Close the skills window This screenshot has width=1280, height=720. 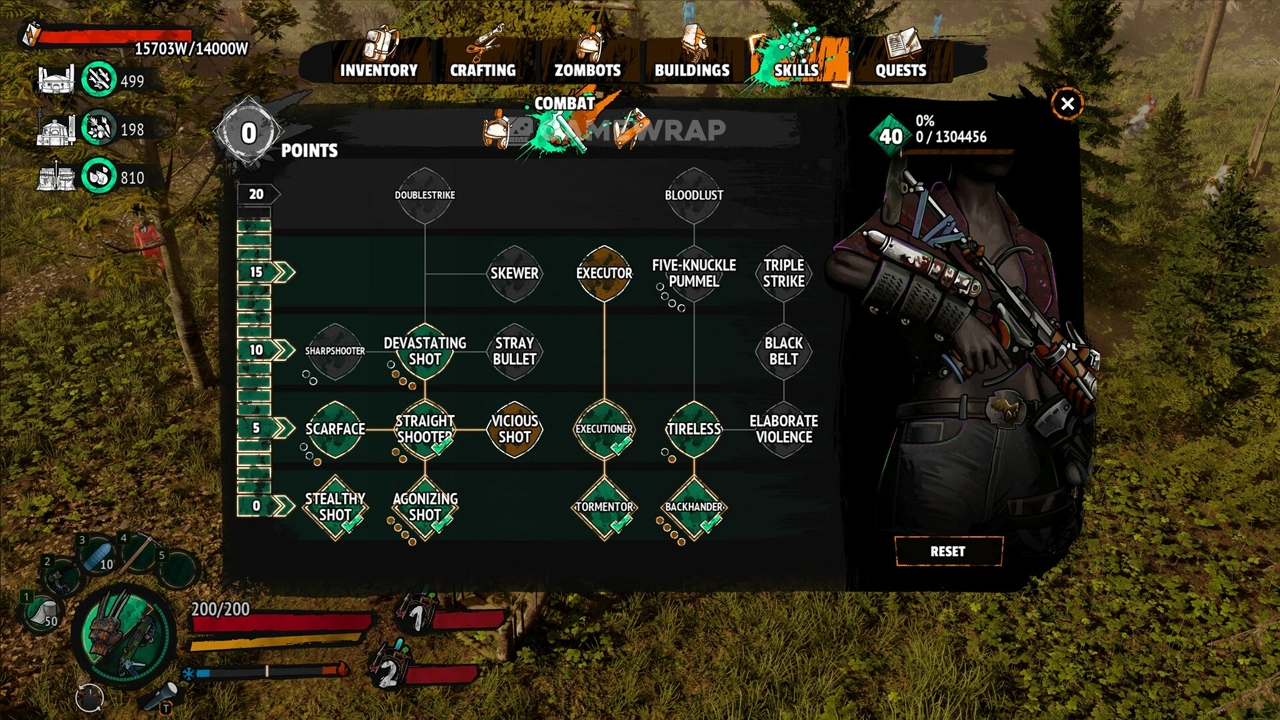(1067, 104)
